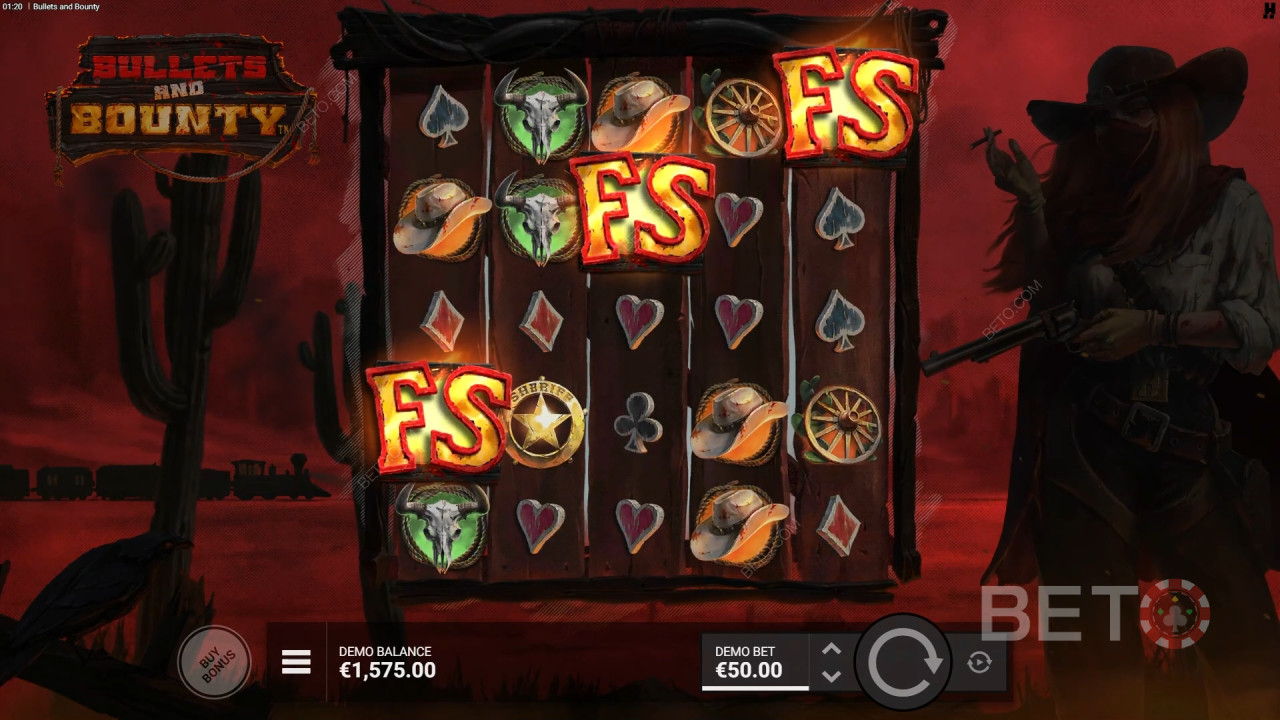The image size is (1280, 720).
Task: Click the Buy Bonus button
Action: (x=215, y=659)
